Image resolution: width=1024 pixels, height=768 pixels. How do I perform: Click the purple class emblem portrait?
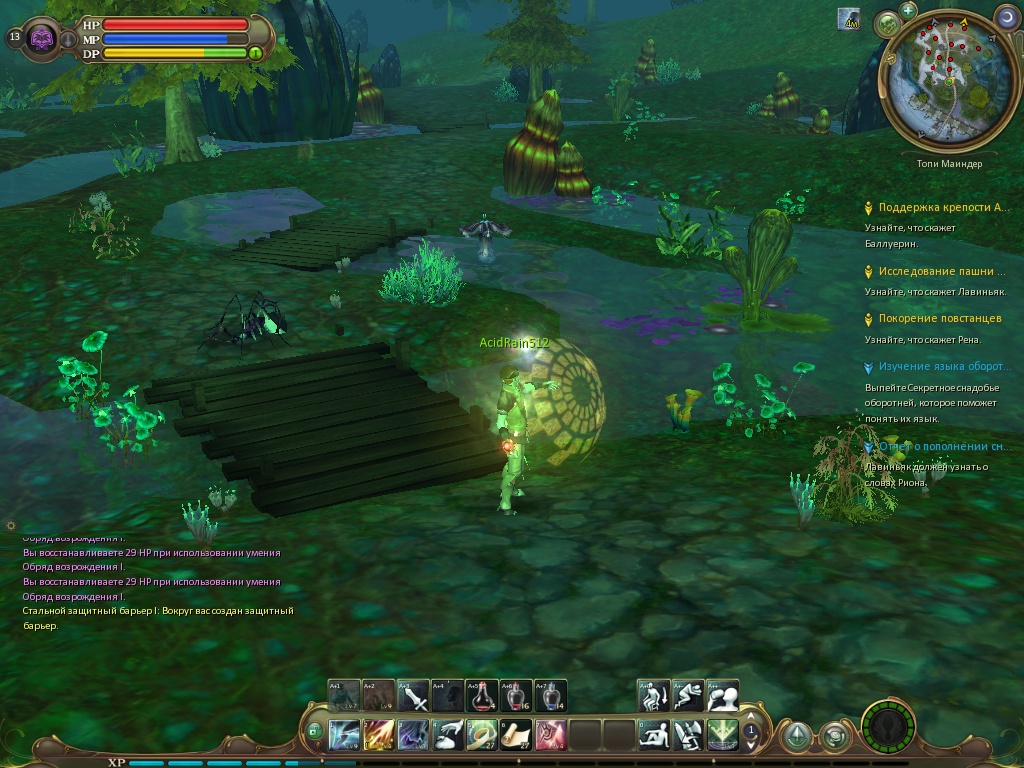tap(41, 38)
